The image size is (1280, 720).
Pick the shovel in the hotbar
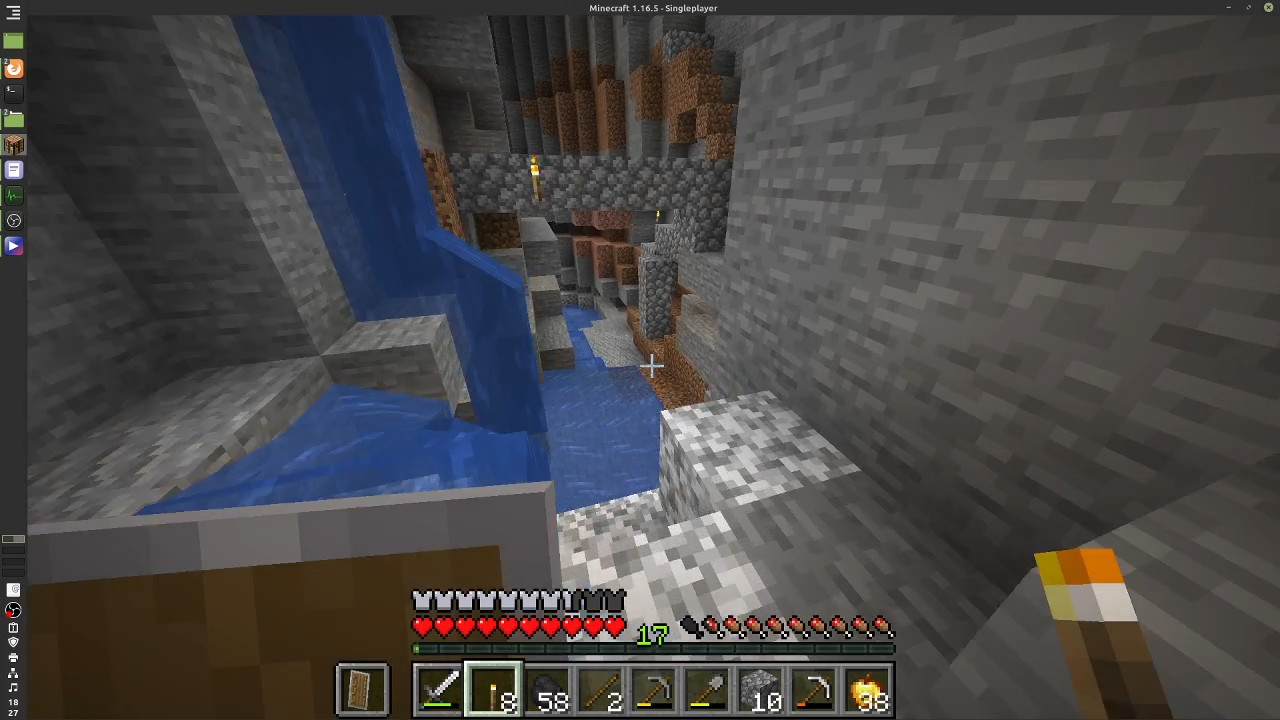pyautogui.click(x=709, y=689)
